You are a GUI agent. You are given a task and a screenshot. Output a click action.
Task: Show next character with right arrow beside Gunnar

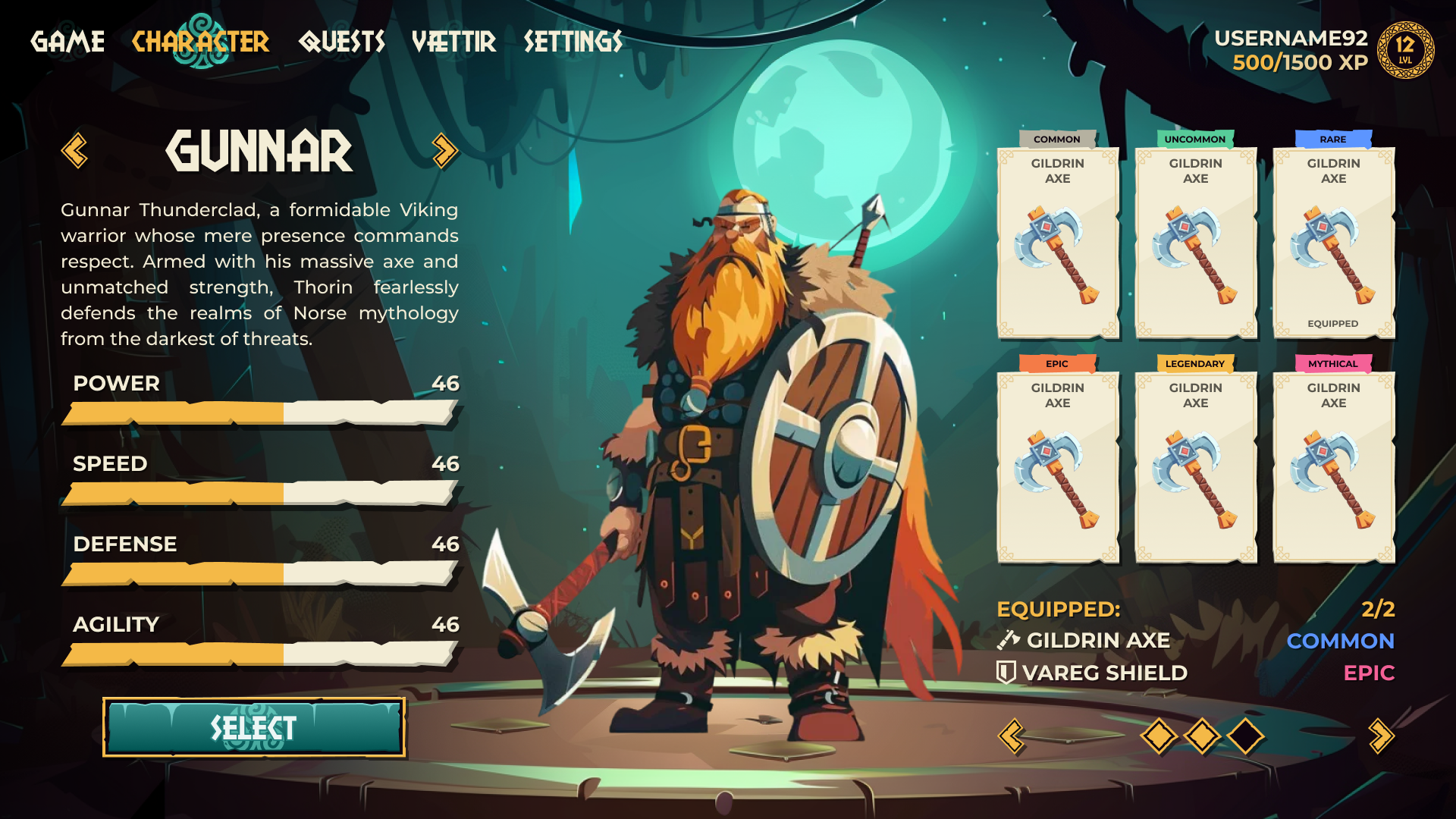(445, 151)
